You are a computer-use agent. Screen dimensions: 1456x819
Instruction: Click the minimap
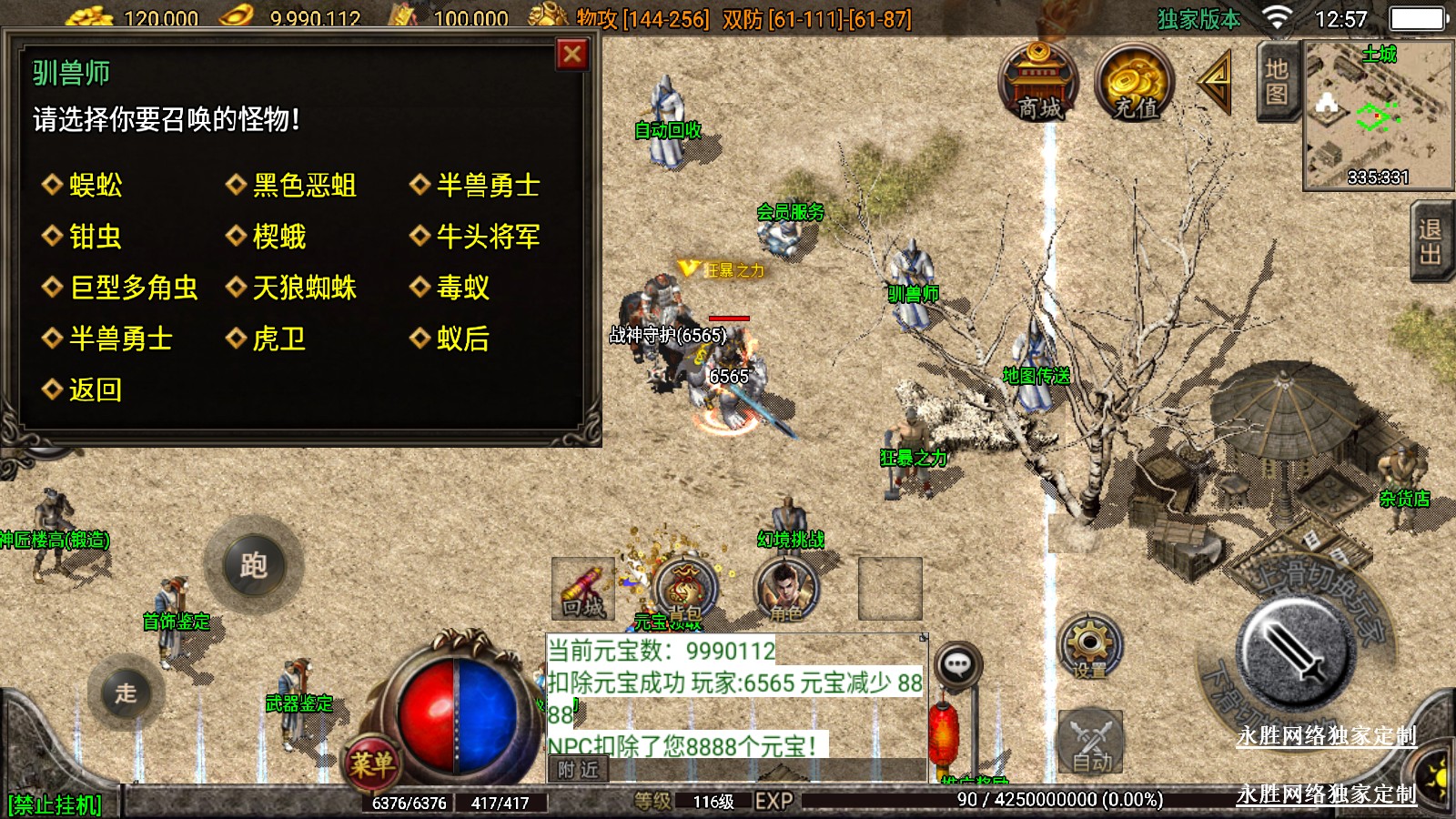1377,114
